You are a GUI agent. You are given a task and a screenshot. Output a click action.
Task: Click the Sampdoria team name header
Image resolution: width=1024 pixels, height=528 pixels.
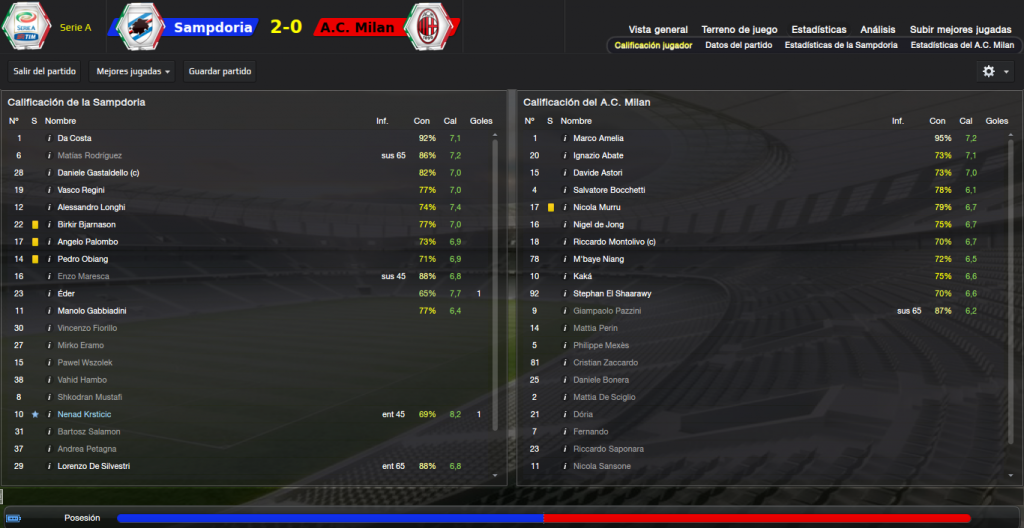click(212, 27)
